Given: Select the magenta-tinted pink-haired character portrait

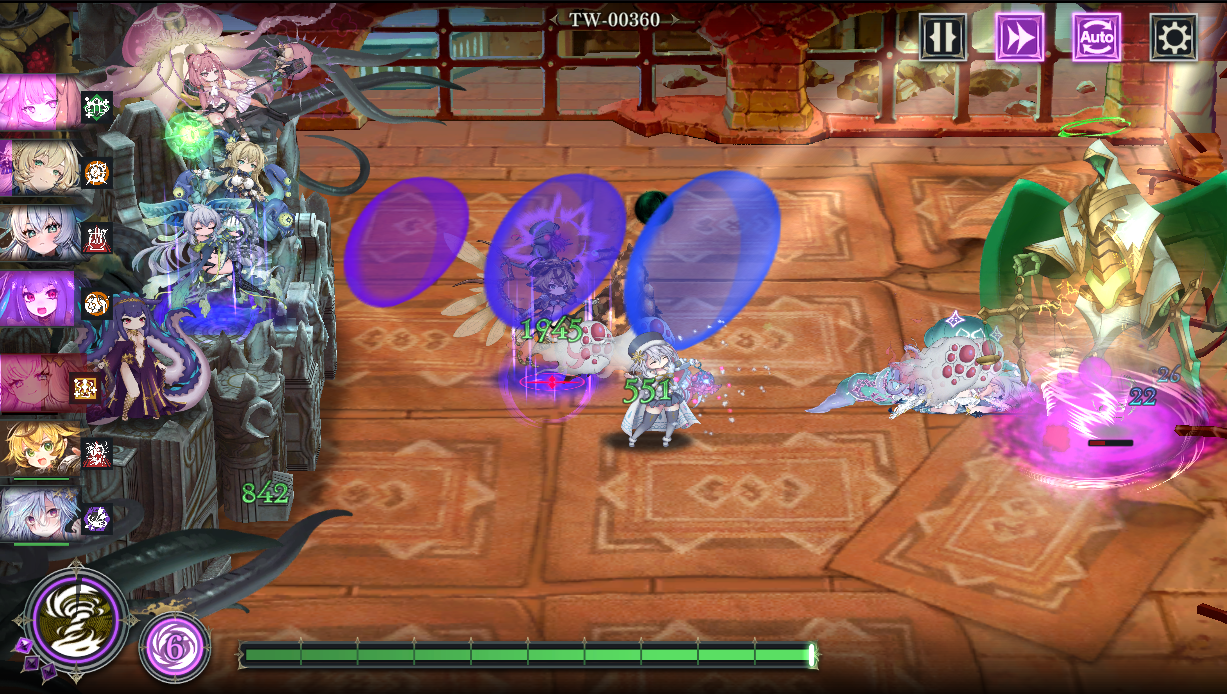Looking at the screenshot, I should [40, 383].
